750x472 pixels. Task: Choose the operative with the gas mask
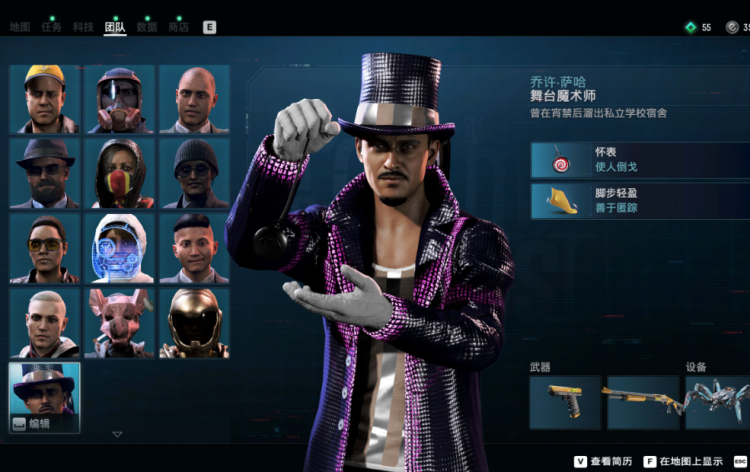click(119, 99)
